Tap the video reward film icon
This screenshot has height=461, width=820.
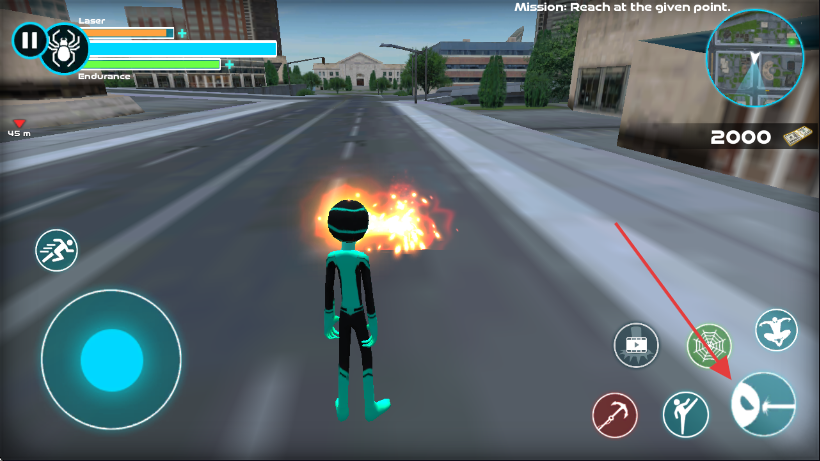(636, 345)
